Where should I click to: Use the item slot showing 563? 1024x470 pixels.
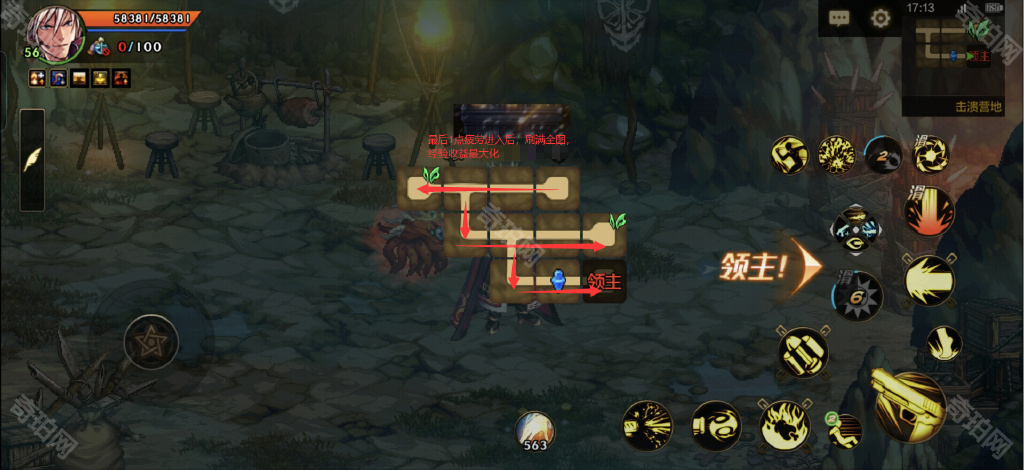coord(536,431)
